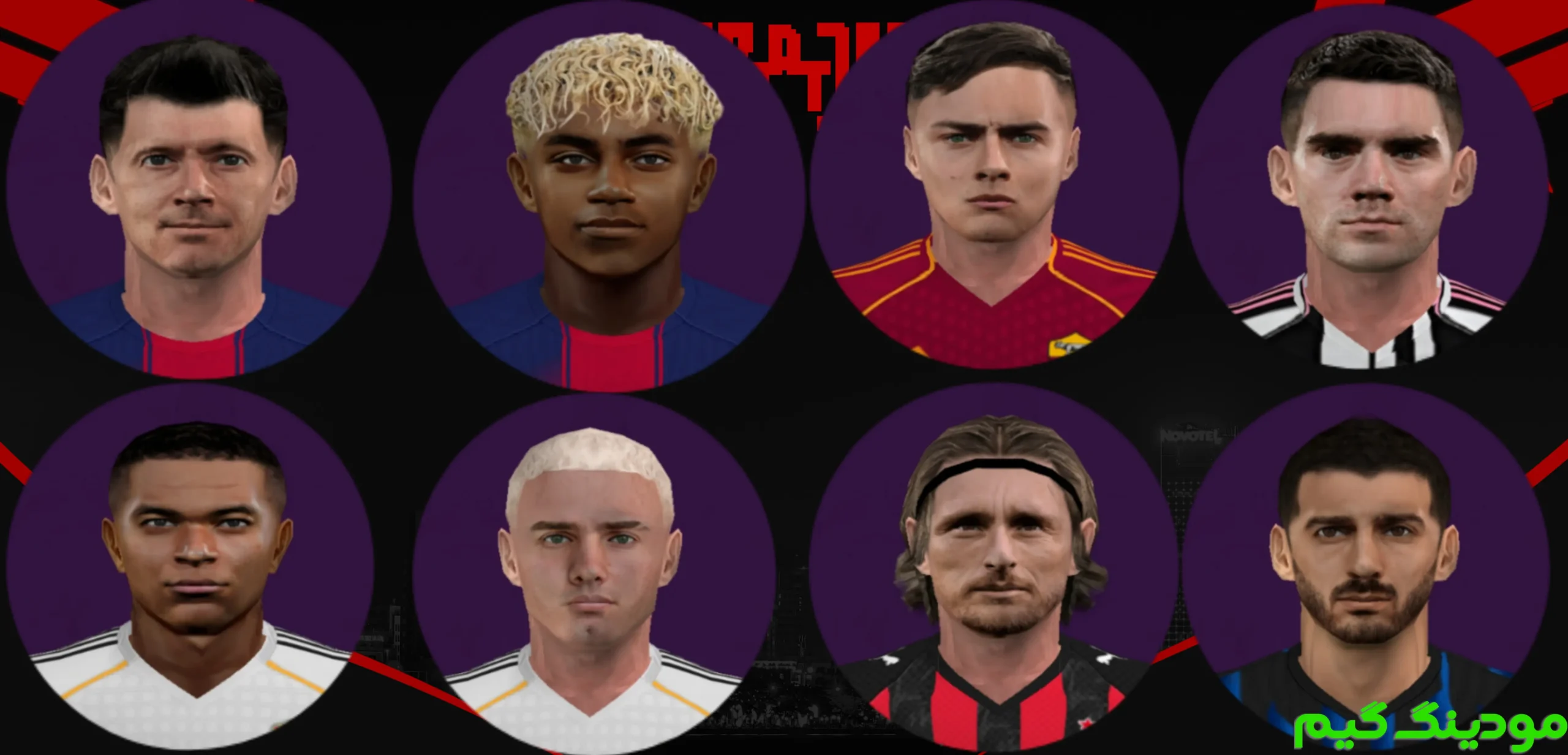This screenshot has height=755, width=1568.
Task: Choose the curly blond-haired player portrait
Action: 610,196
